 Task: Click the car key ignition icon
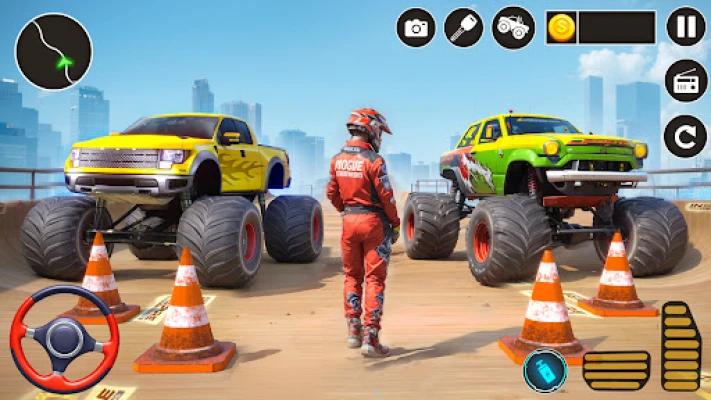point(464,27)
